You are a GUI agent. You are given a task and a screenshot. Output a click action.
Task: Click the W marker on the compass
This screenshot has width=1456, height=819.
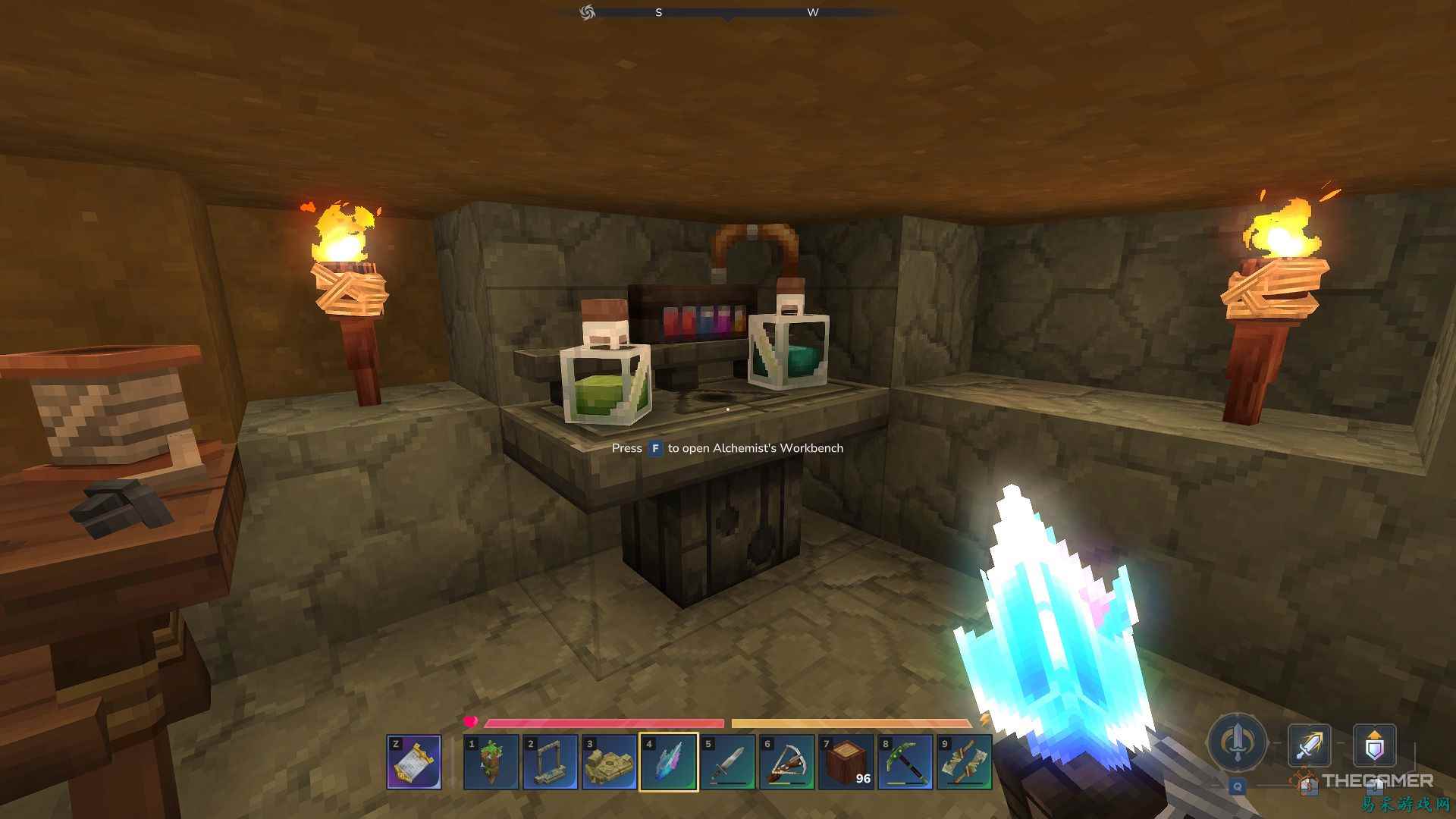pos(813,12)
